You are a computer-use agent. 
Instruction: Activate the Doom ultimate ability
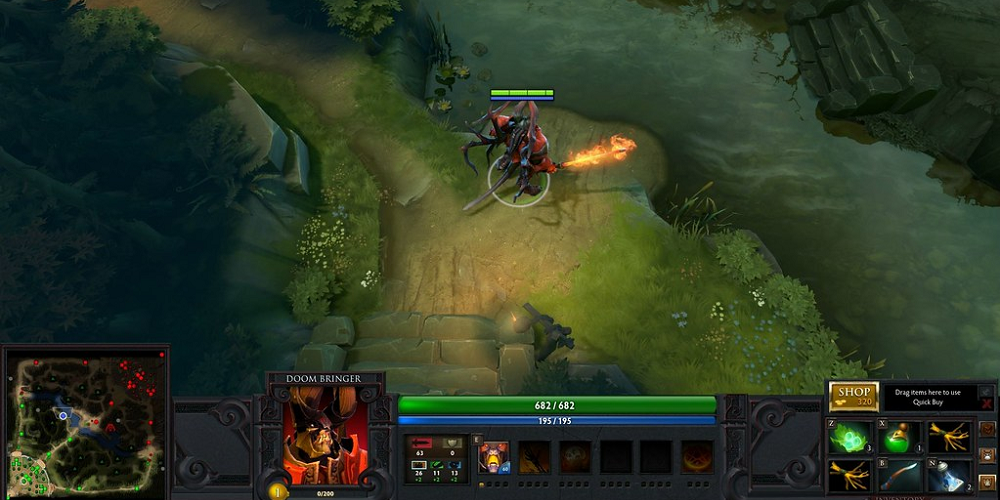(x=697, y=457)
